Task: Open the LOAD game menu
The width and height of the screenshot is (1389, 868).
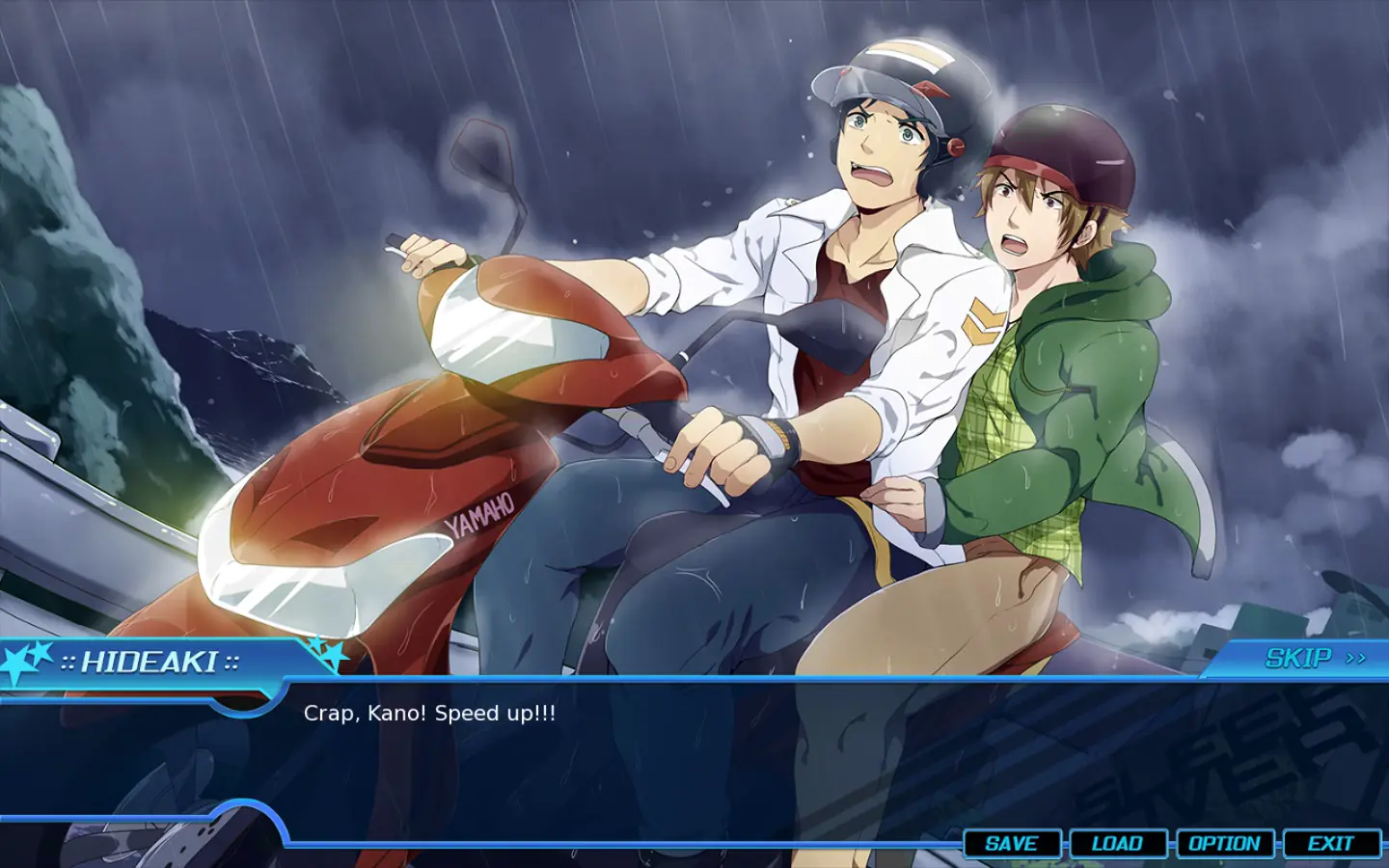Action: click(1117, 844)
